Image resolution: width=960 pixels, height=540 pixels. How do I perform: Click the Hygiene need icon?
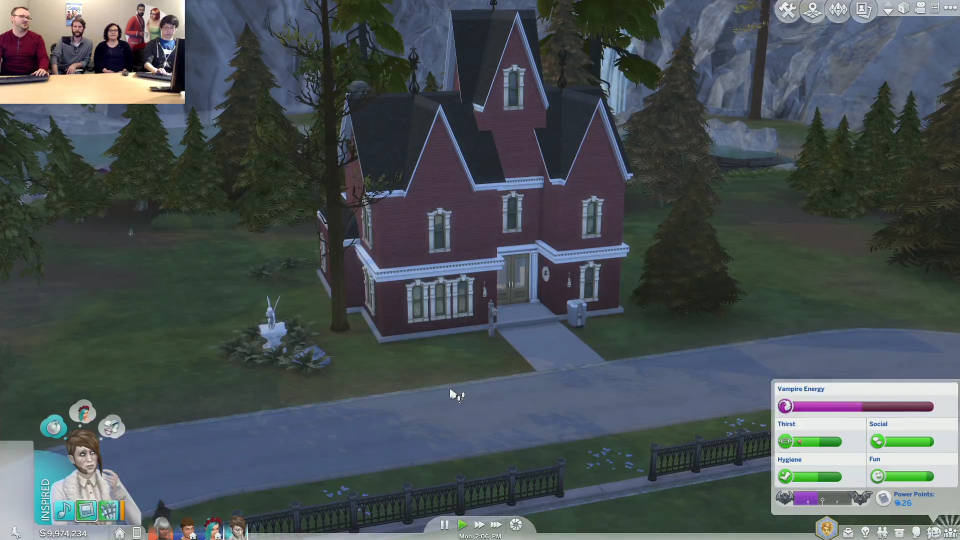786,476
